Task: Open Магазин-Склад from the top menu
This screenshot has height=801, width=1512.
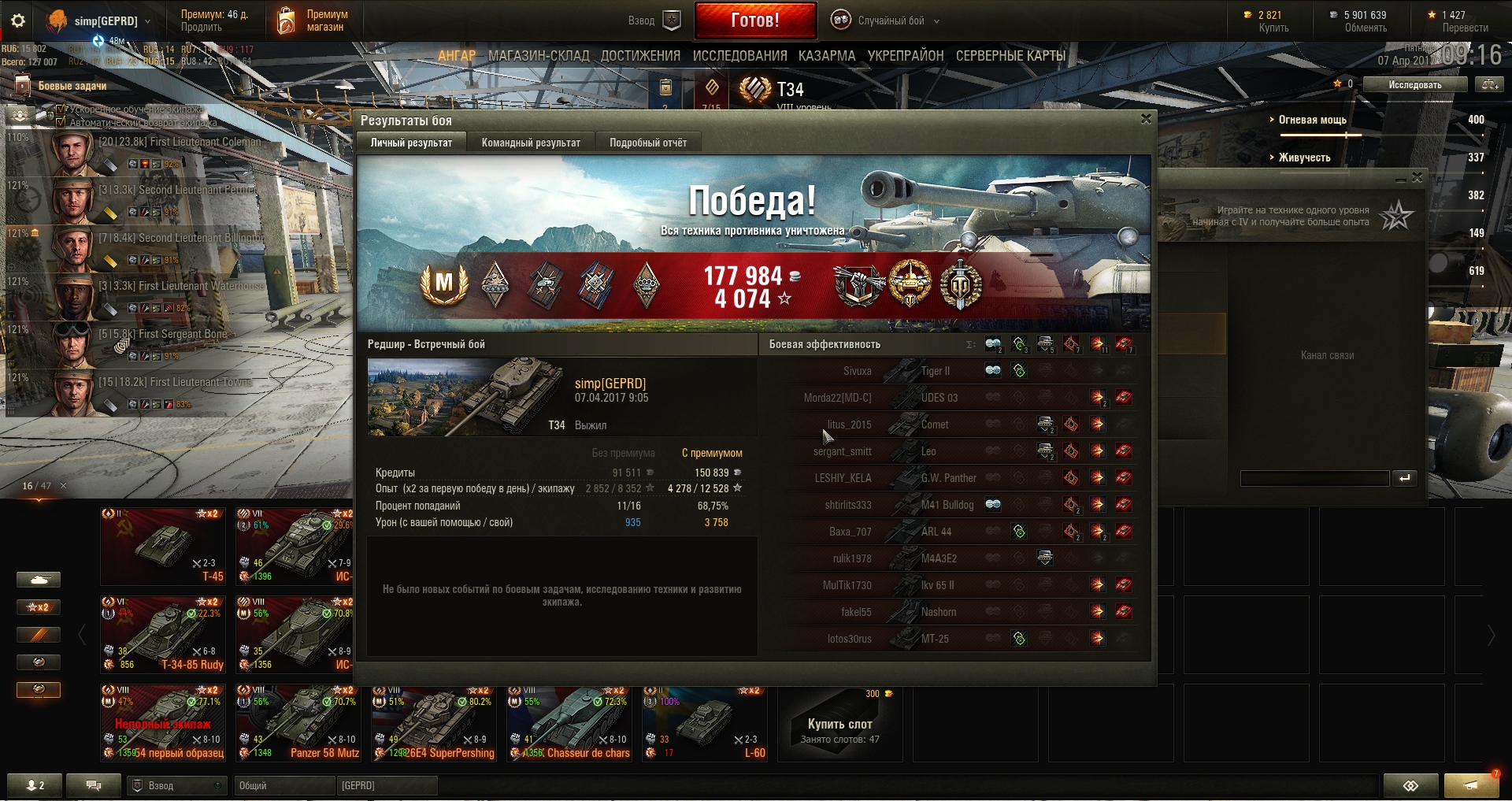Action: click(x=539, y=56)
